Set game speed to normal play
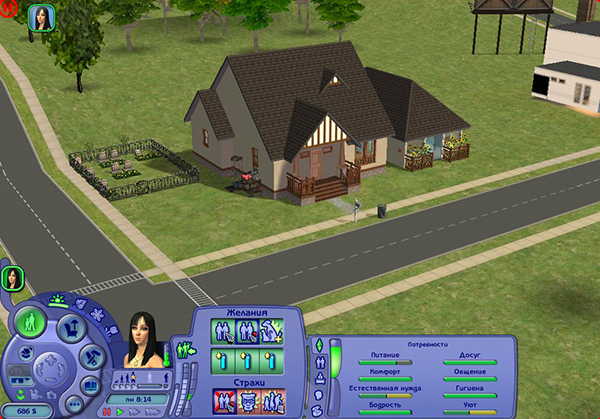The height and width of the screenshot is (419, 600). click(121, 411)
